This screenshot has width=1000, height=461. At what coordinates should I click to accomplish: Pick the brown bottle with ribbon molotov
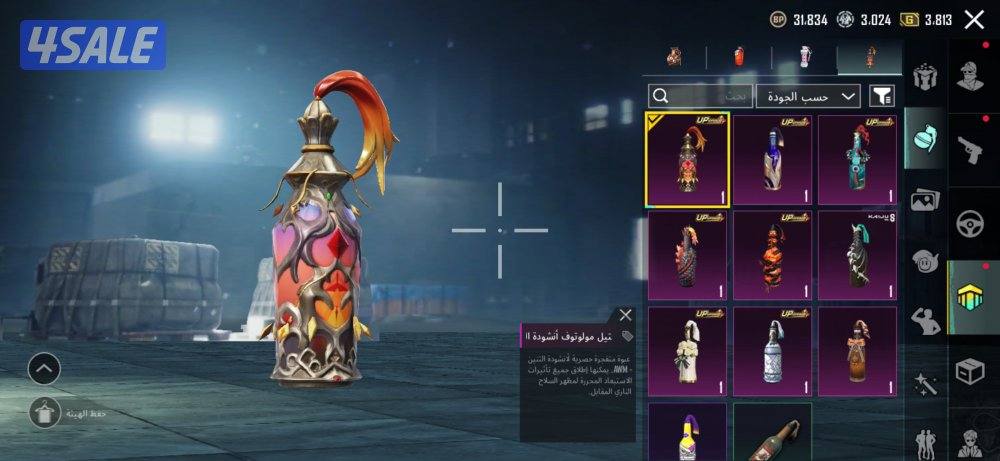(857, 351)
